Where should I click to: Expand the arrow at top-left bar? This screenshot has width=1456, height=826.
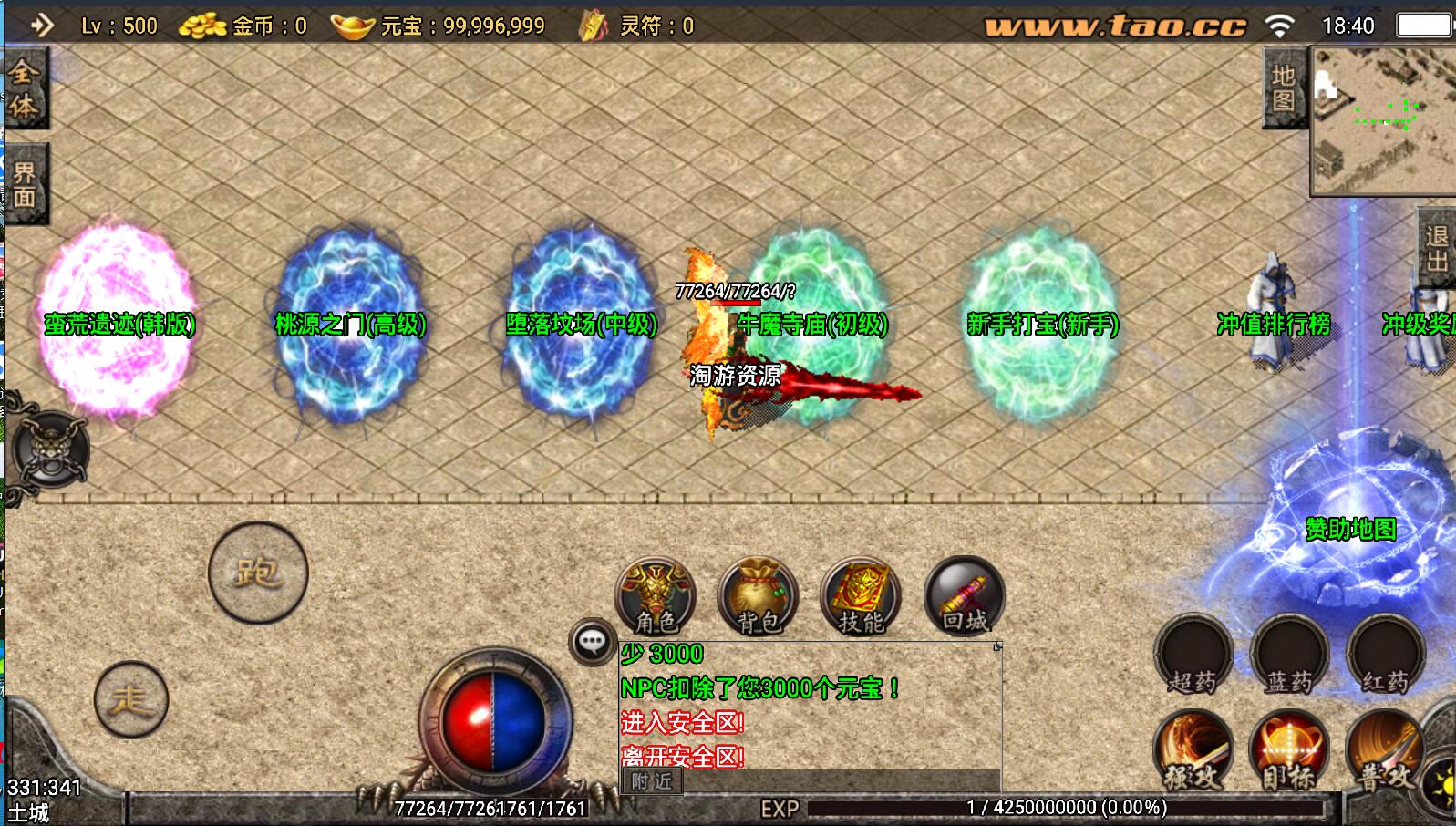(x=41, y=25)
